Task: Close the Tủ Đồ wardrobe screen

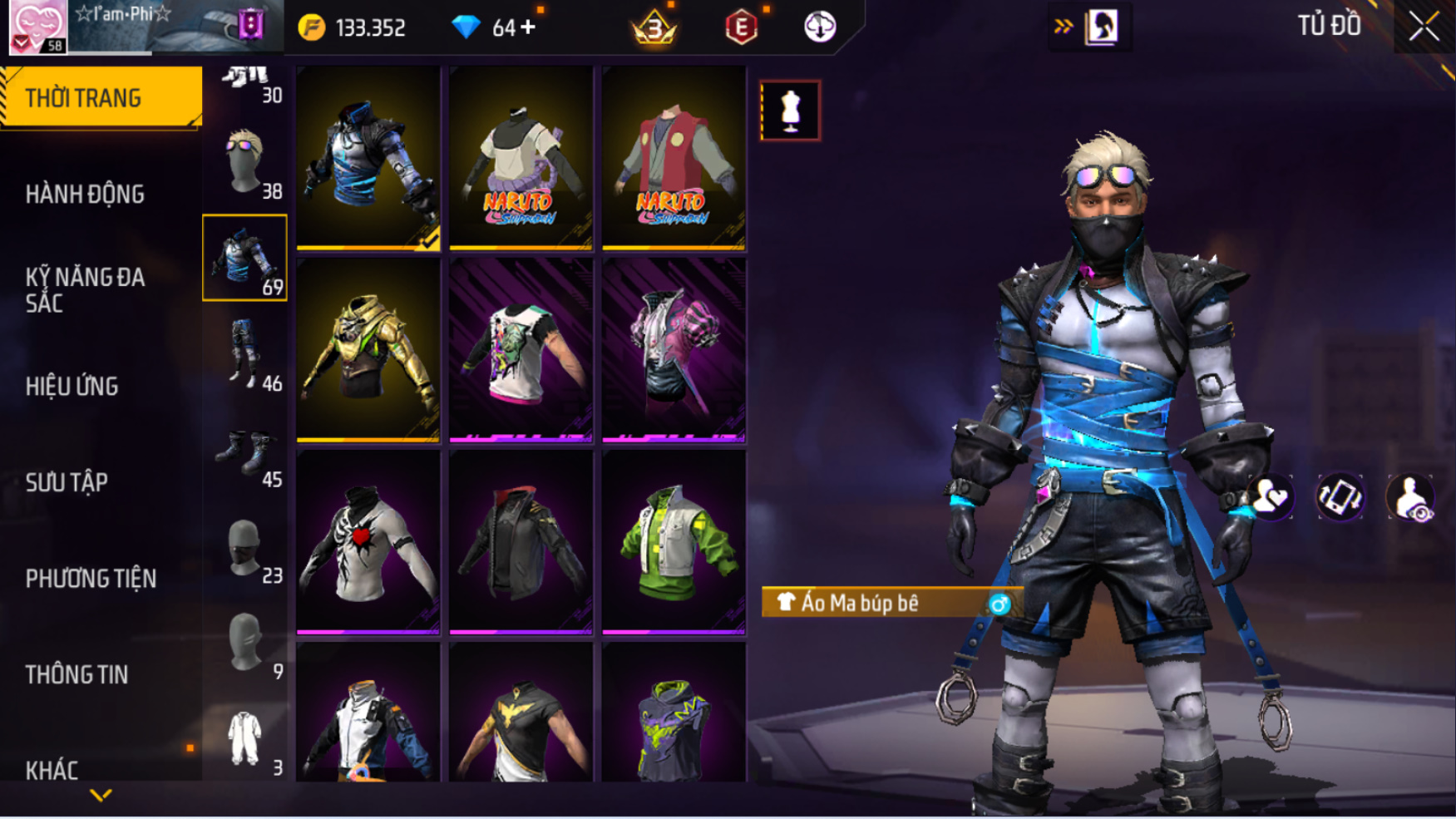Action: (1424, 27)
